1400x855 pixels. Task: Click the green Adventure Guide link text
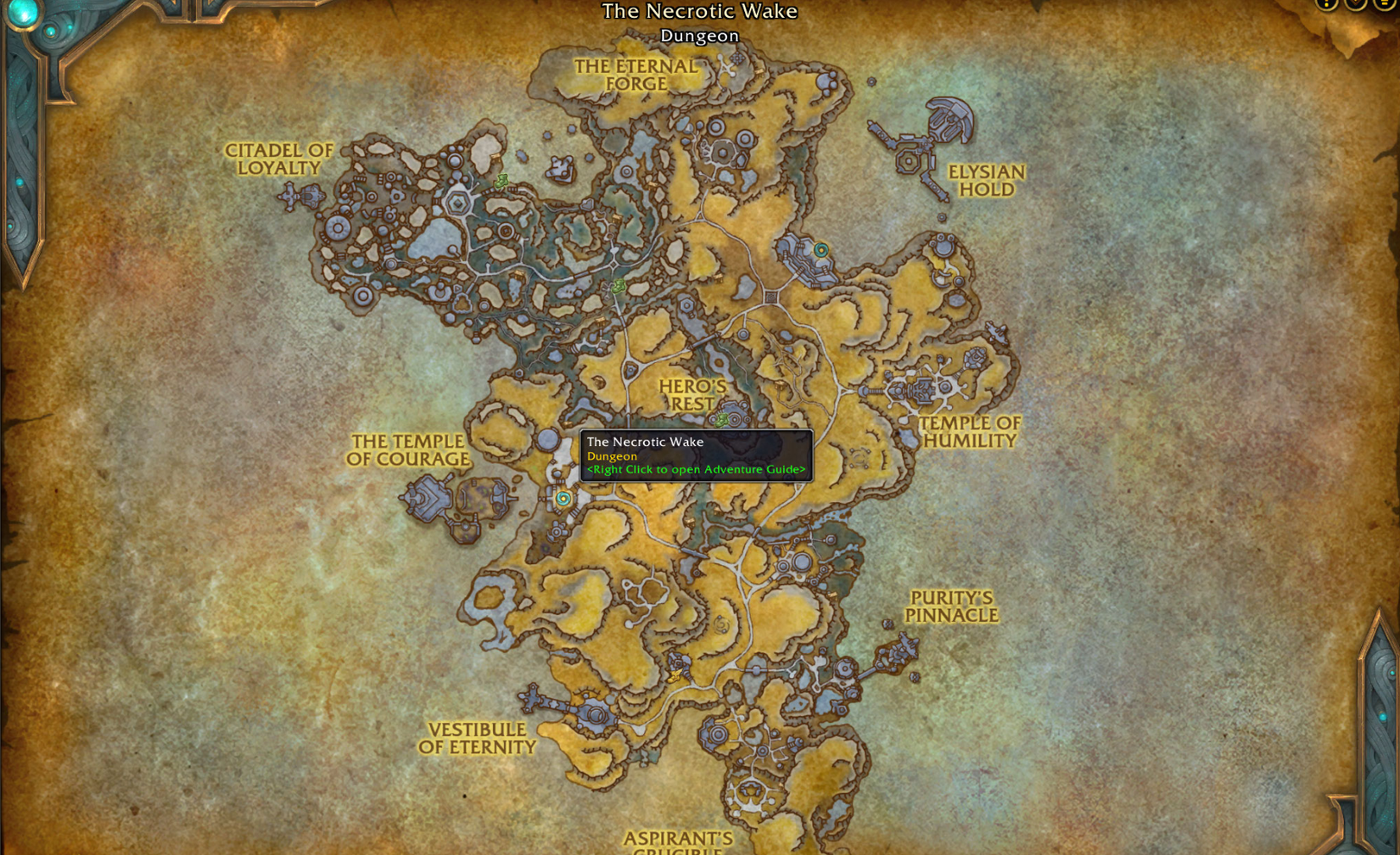(694, 469)
